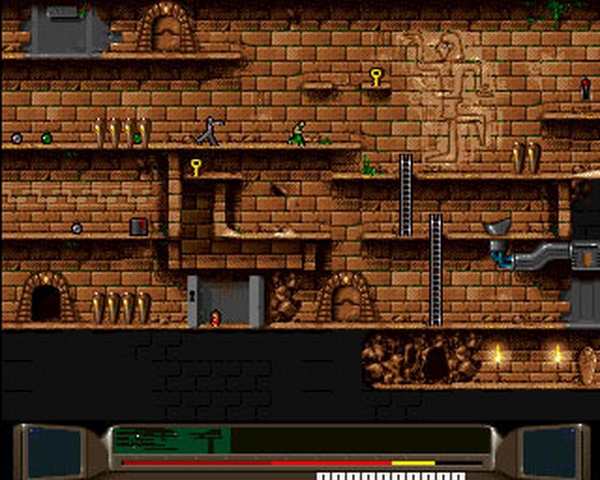Image resolution: width=600 pixels, height=480 pixels.
Task: Click the right monitor screen on the HUD
Action: (548, 451)
